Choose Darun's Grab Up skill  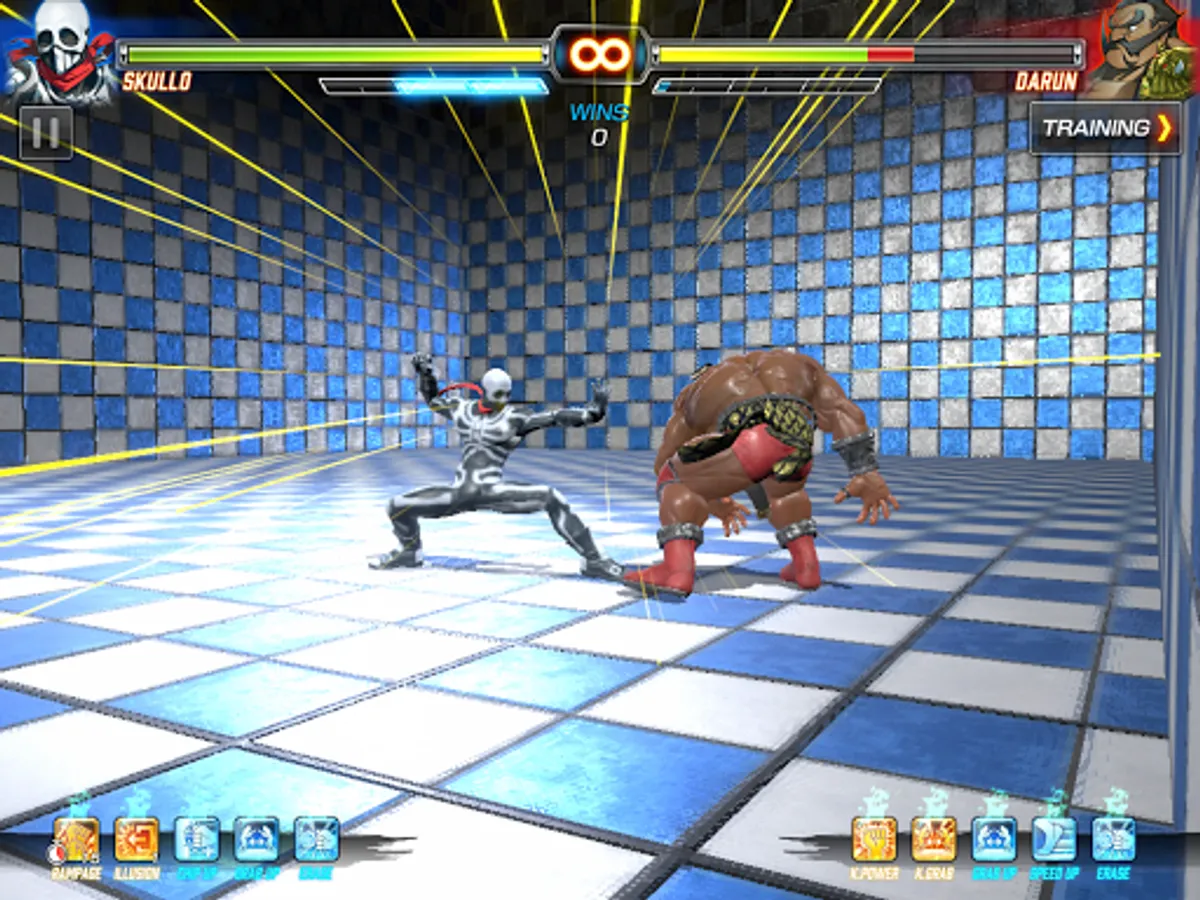coord(994,839)
